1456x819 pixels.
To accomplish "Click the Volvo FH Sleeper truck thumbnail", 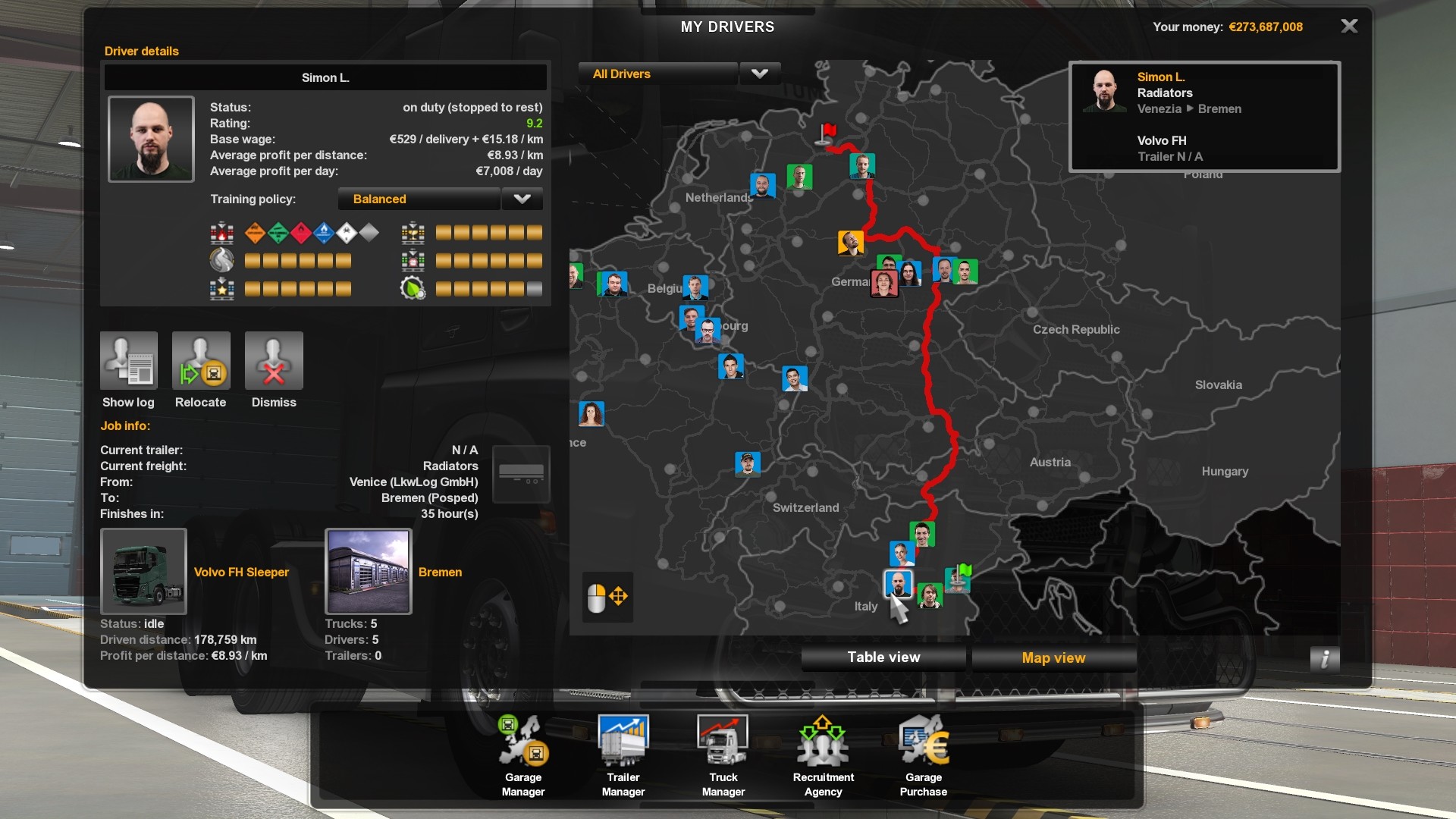I will click(x=143, y=571).
